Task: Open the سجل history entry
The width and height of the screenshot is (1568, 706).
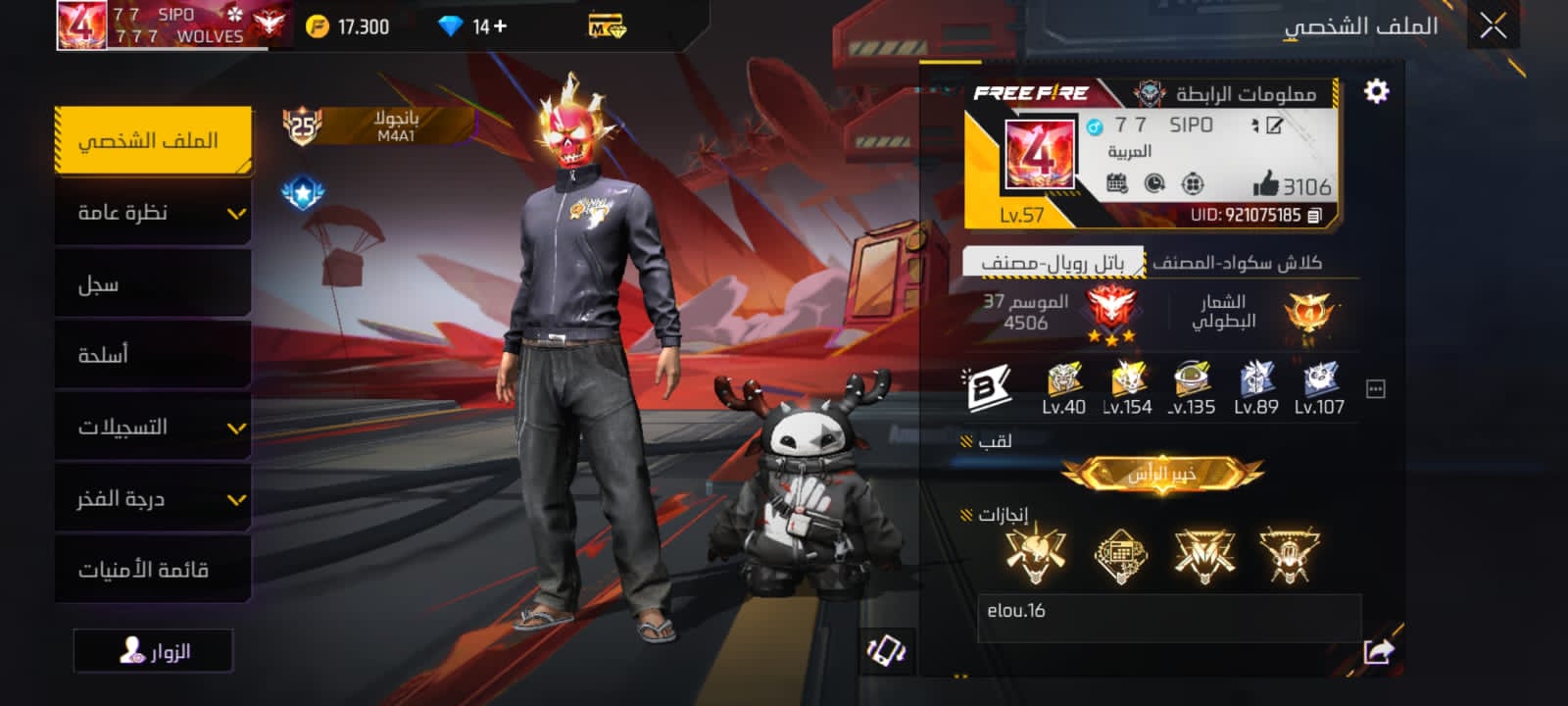Action: [x=152, y=284]
